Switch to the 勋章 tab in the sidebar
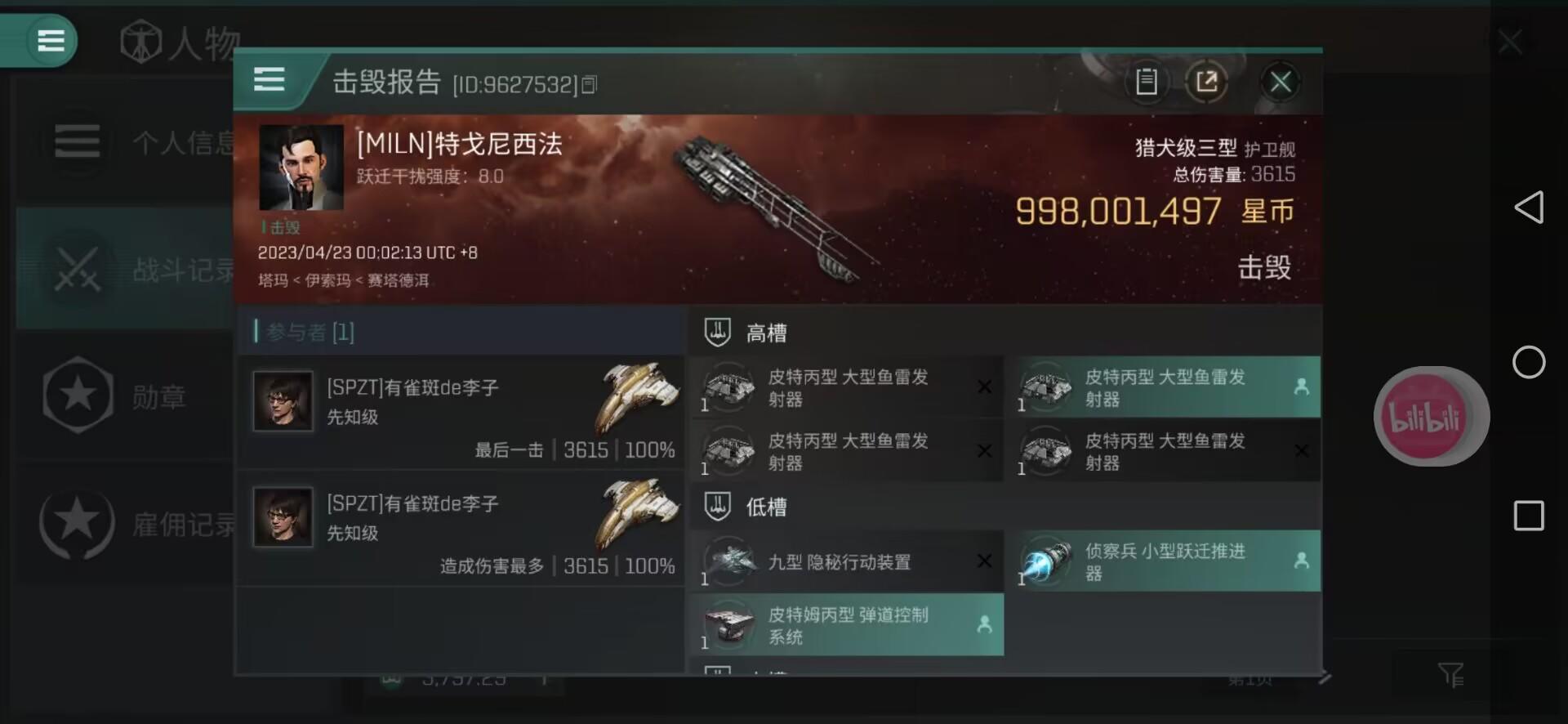Screen dimensions: 1568x724 click(x=78, y=396)
